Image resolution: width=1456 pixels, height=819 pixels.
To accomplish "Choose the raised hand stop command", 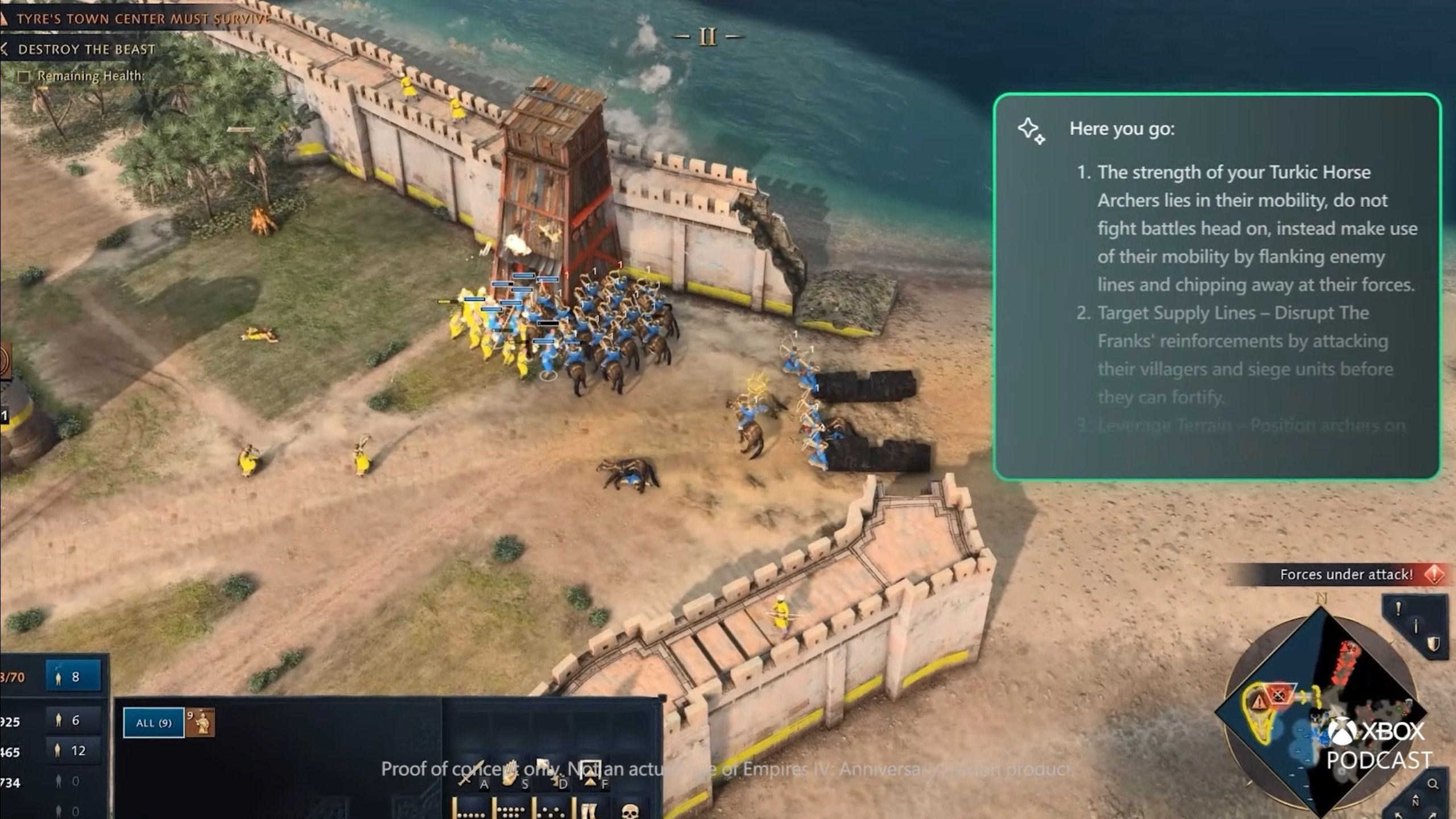I will coord(510,772).
